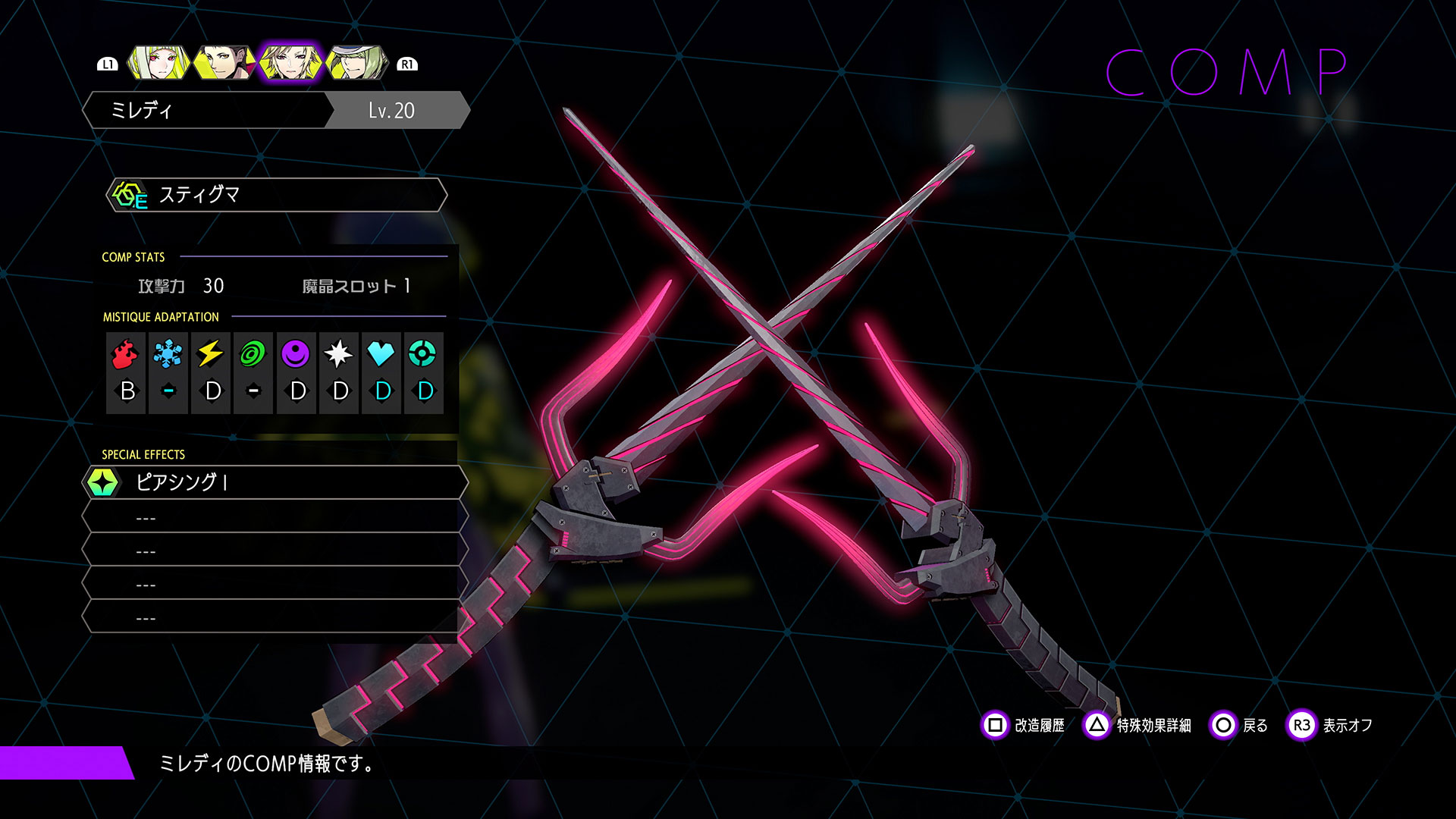Select the スティグマ weapon name row
This screenshot has width=1456, height=819.
(x=277, y=195)
